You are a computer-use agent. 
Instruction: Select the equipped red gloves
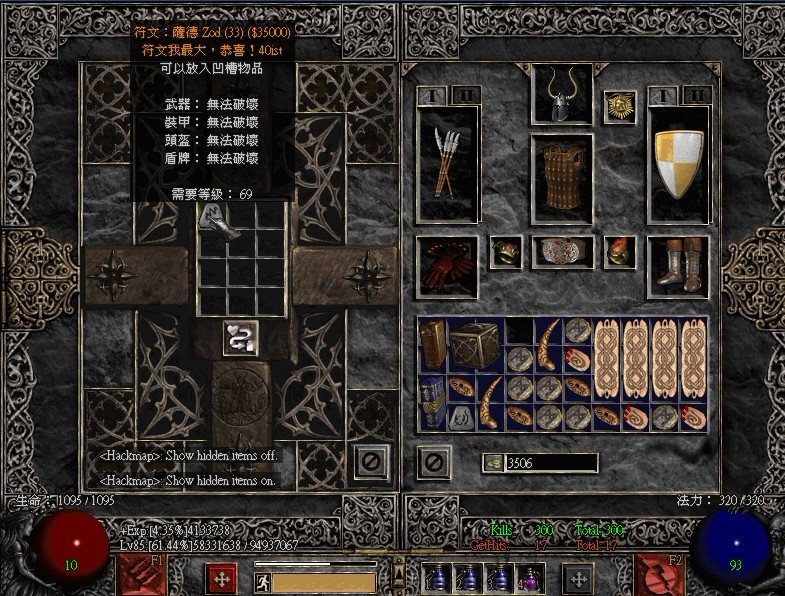(x=447, y=266)
